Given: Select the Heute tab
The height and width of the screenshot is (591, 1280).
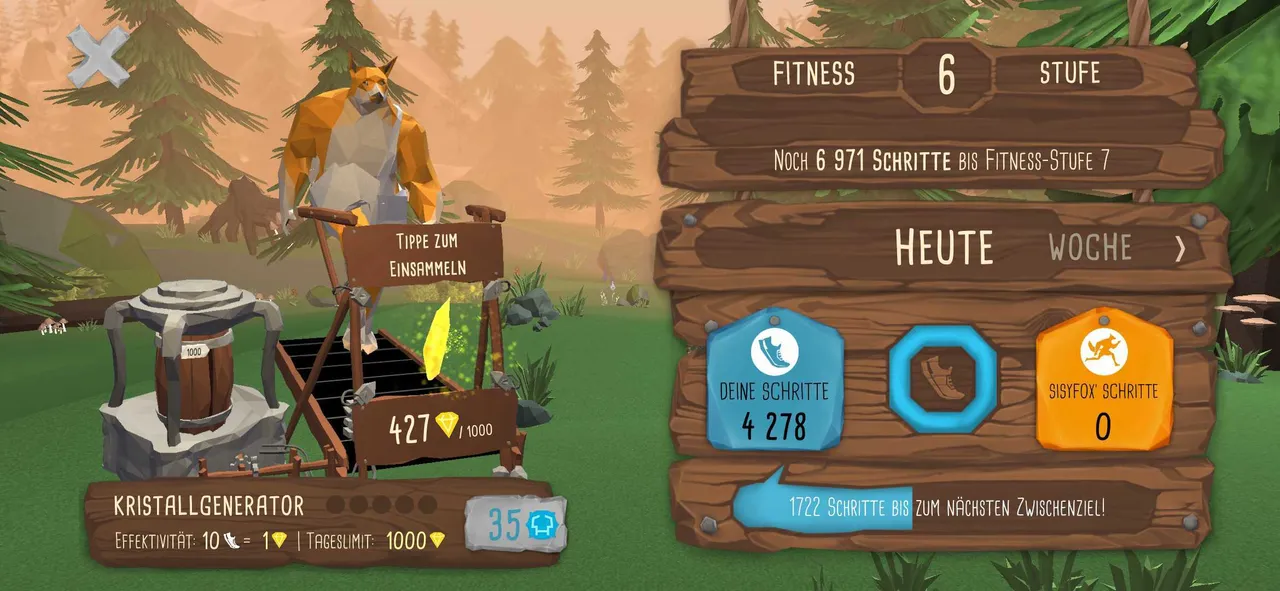Looking at the screenshot, I should (943, 247).
